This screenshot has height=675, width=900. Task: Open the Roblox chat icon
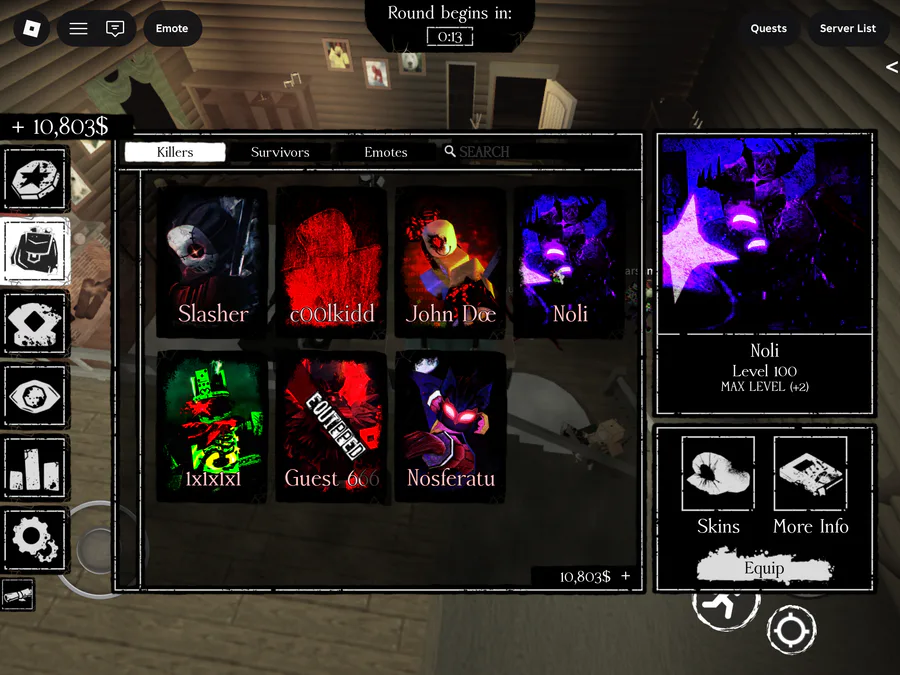click(x=115, y=28)
